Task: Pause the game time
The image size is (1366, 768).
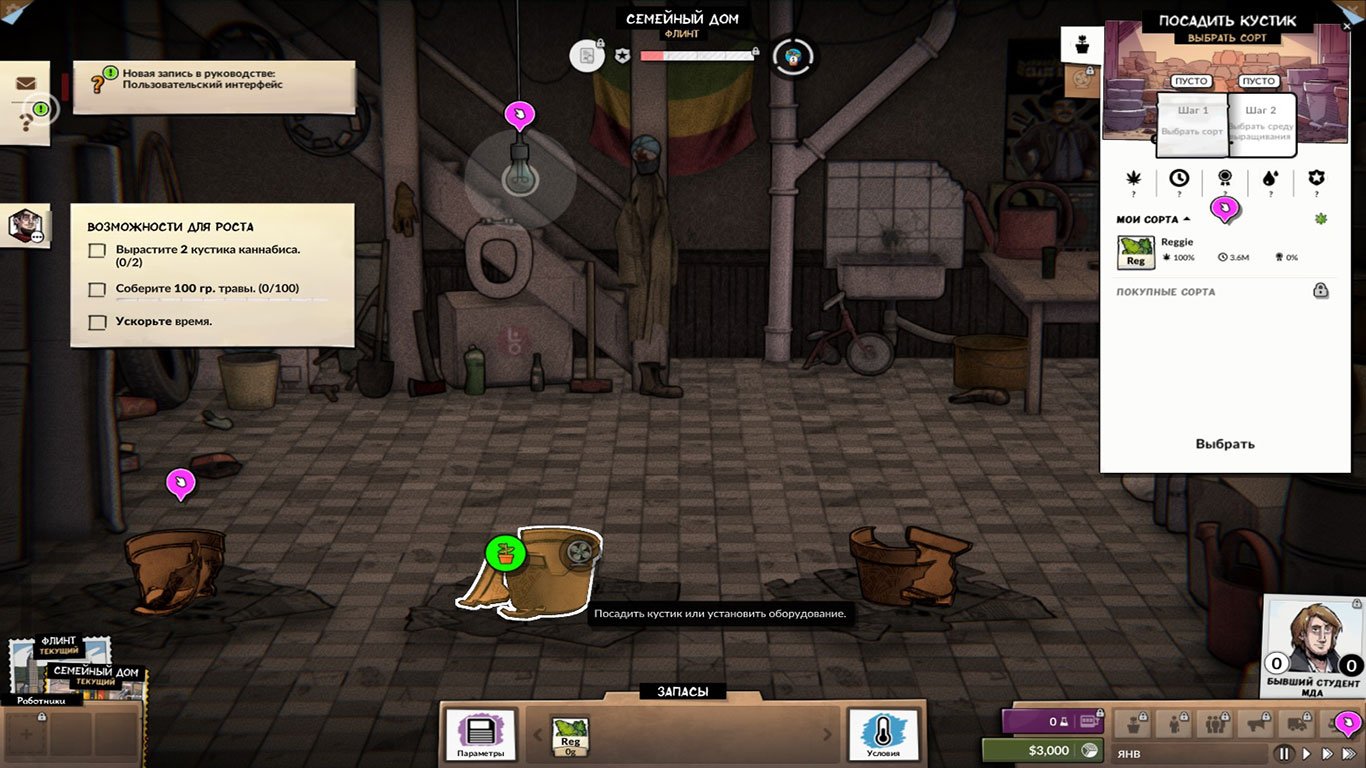Action: click(x=1285, y=753)
